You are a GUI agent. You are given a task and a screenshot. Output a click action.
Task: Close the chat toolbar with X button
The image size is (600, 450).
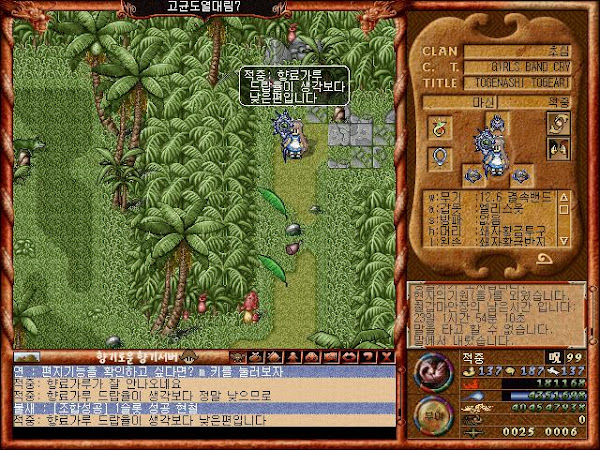(x=387, y=356)
